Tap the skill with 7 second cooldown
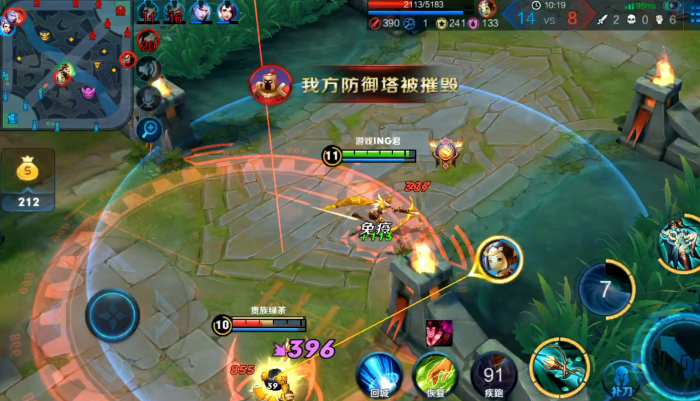Screen dimensions: 700x401 (604, 290)
